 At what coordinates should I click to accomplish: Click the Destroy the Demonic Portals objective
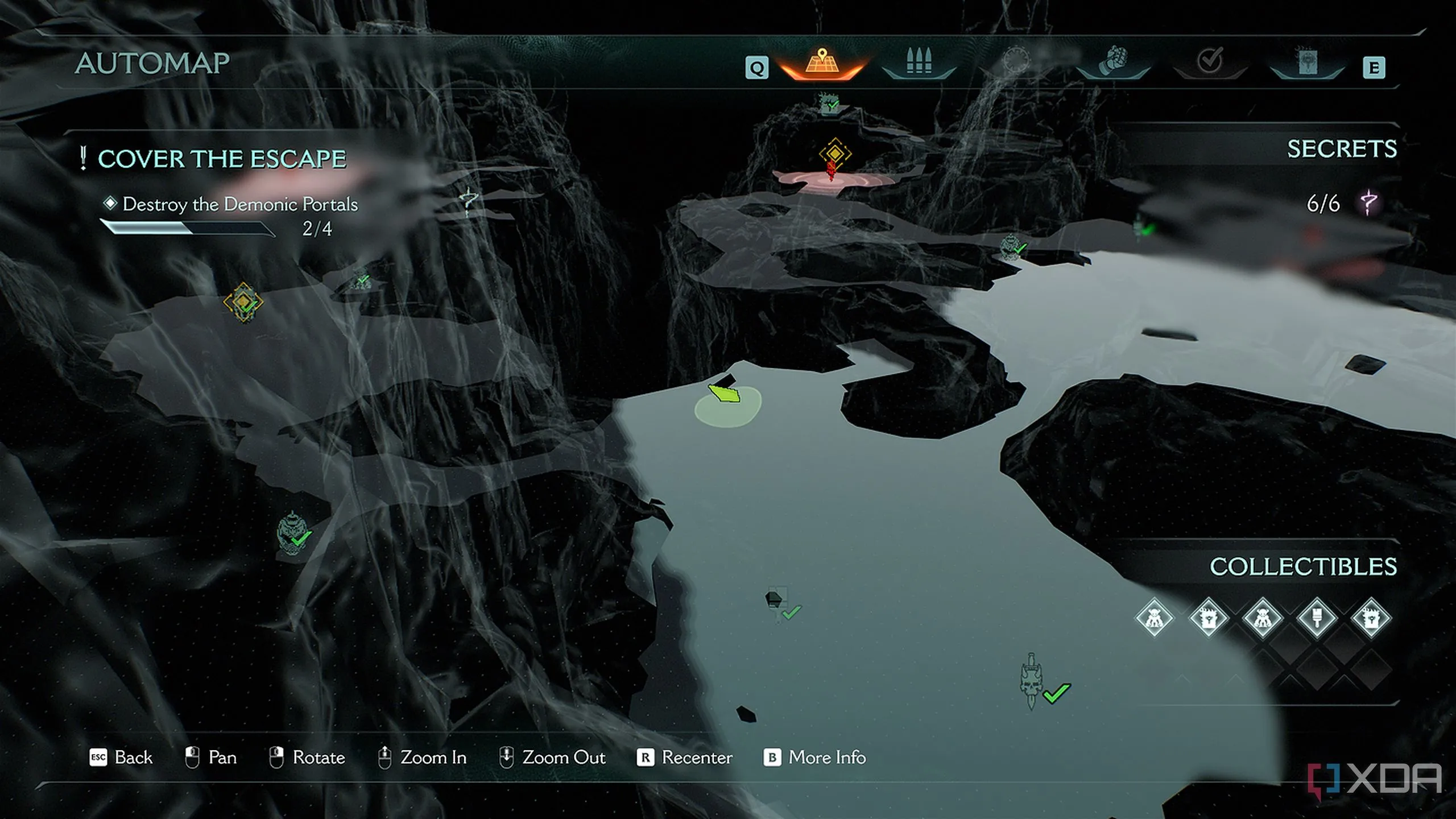[240, 204]
